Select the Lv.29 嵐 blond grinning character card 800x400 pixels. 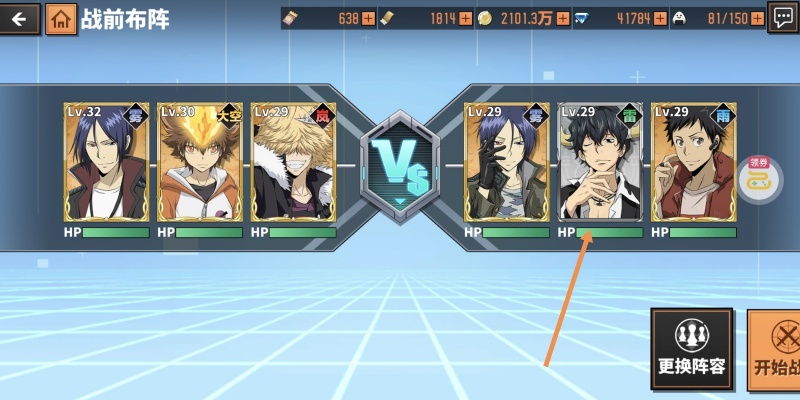293,162
